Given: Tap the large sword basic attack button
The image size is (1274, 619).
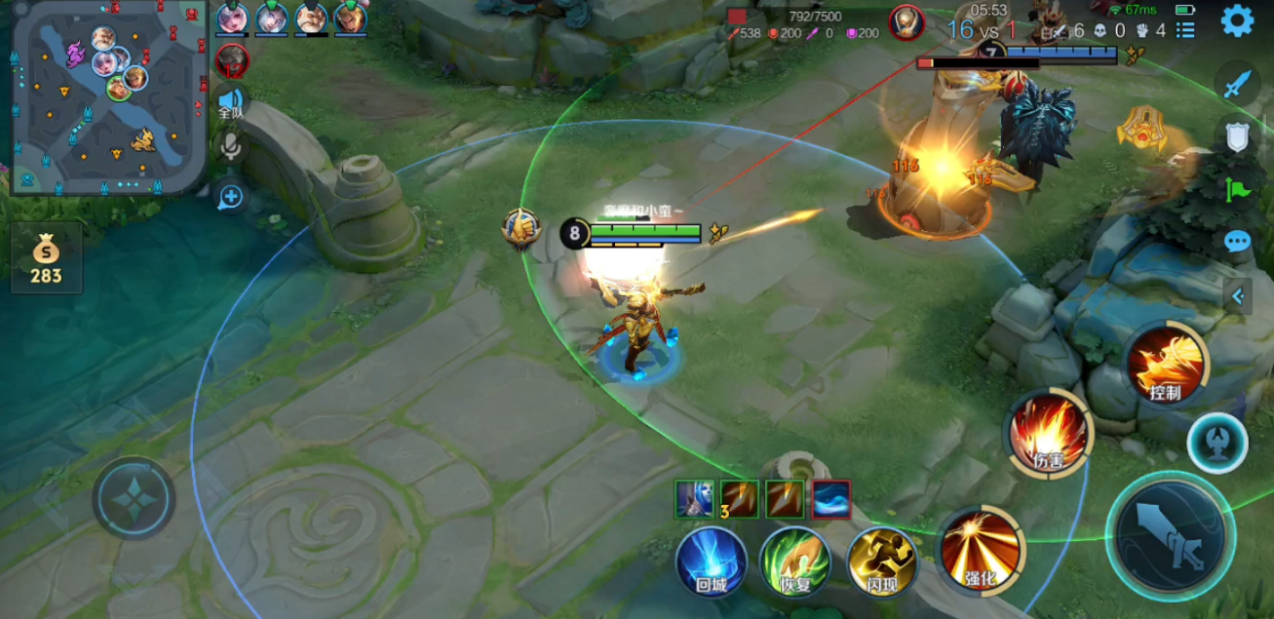Looking at the screenshot, I should 1170,535.
